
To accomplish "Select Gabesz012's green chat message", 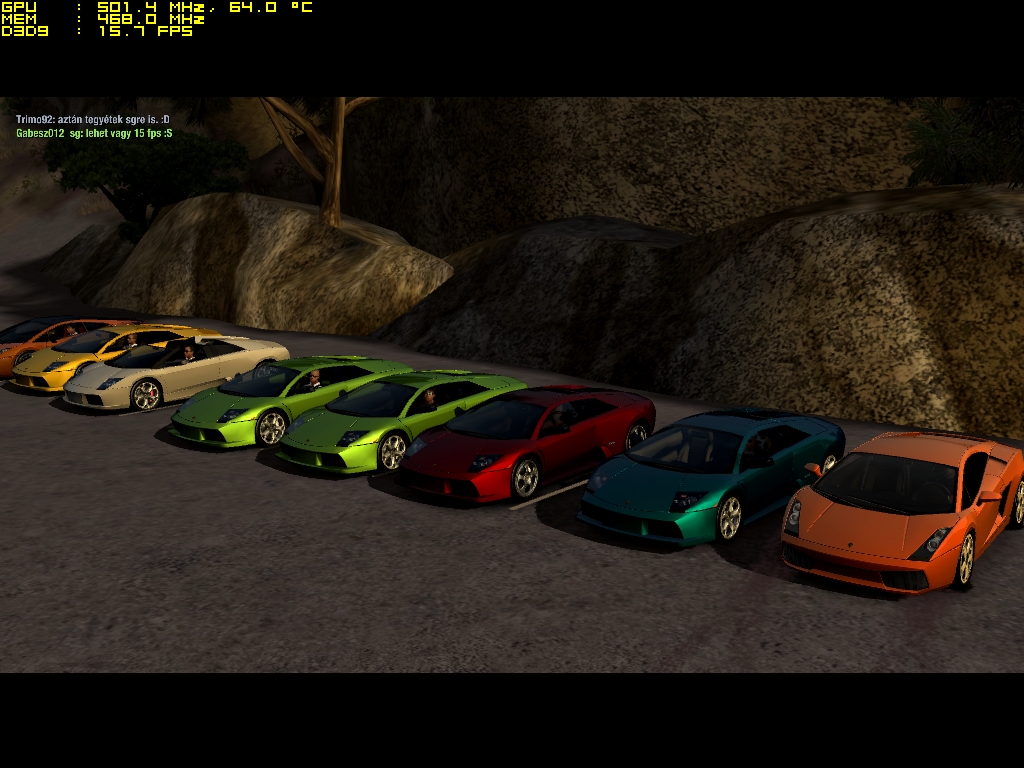I will point(94,133).
